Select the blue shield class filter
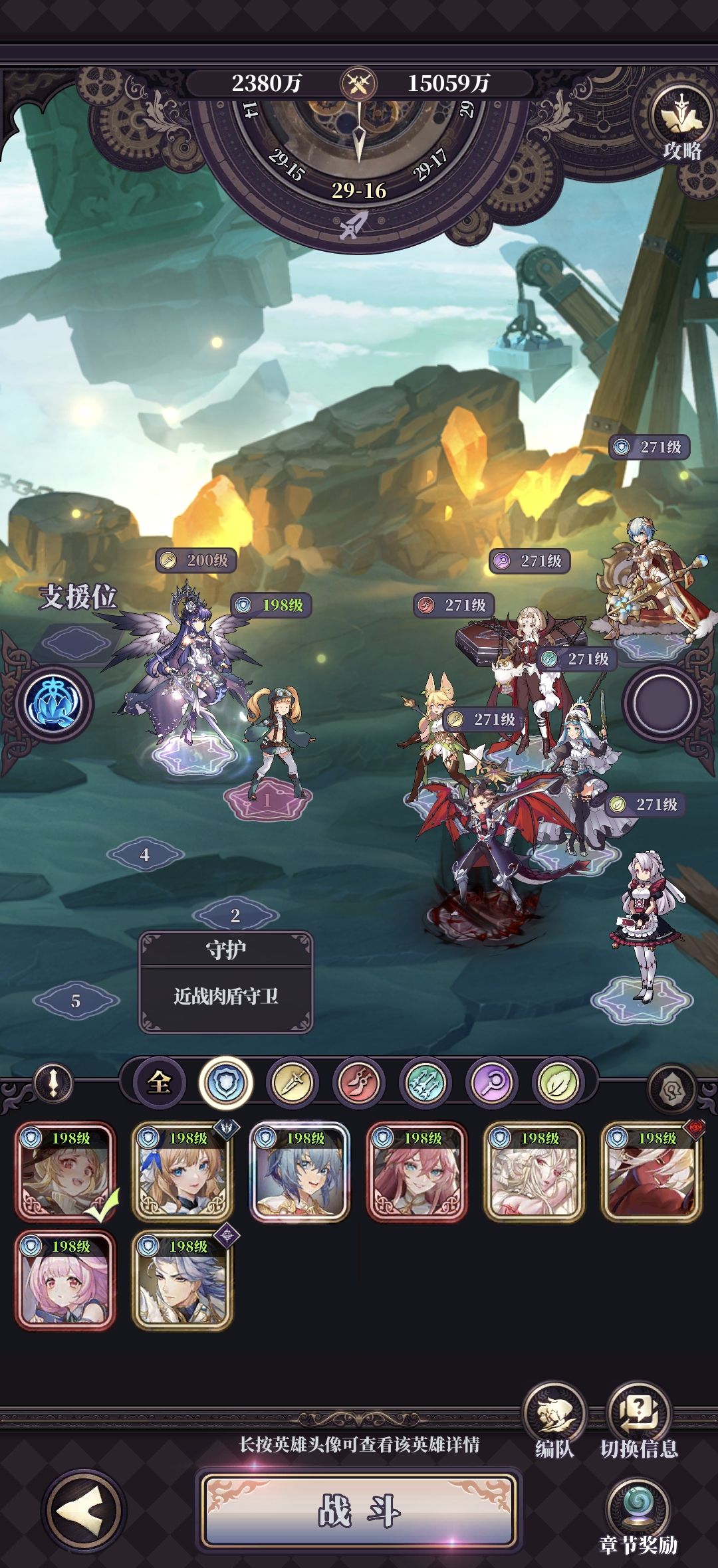The height and width of the screenshot is (1568, 718). click(226, 1082)
